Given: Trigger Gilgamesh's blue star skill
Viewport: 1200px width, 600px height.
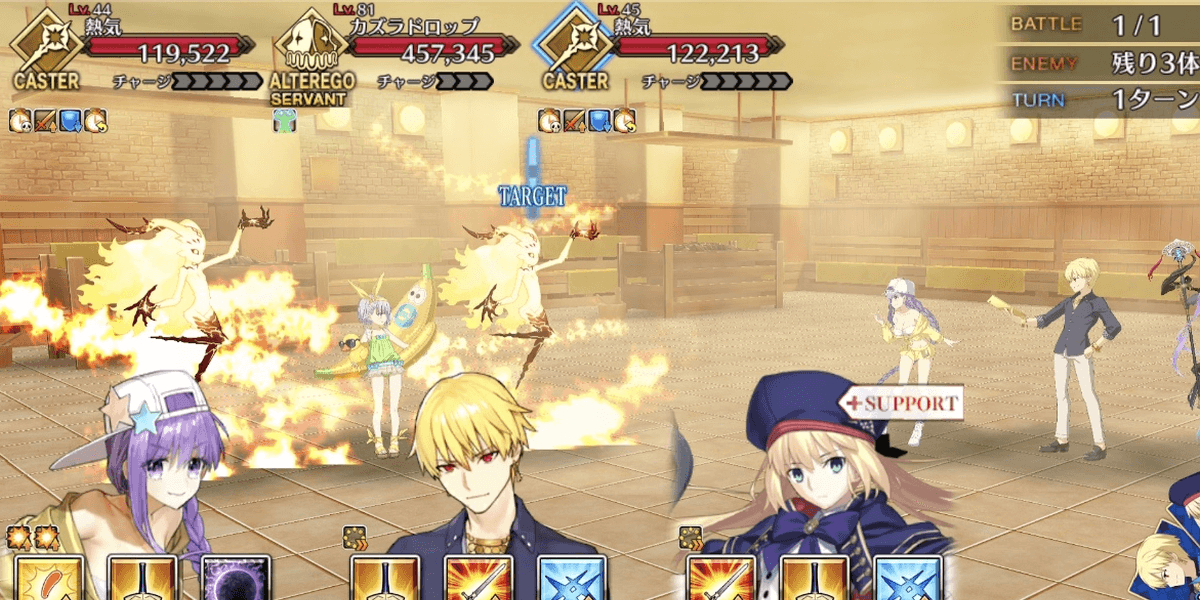Looking at the screenshot, I should tap(571, 580).
